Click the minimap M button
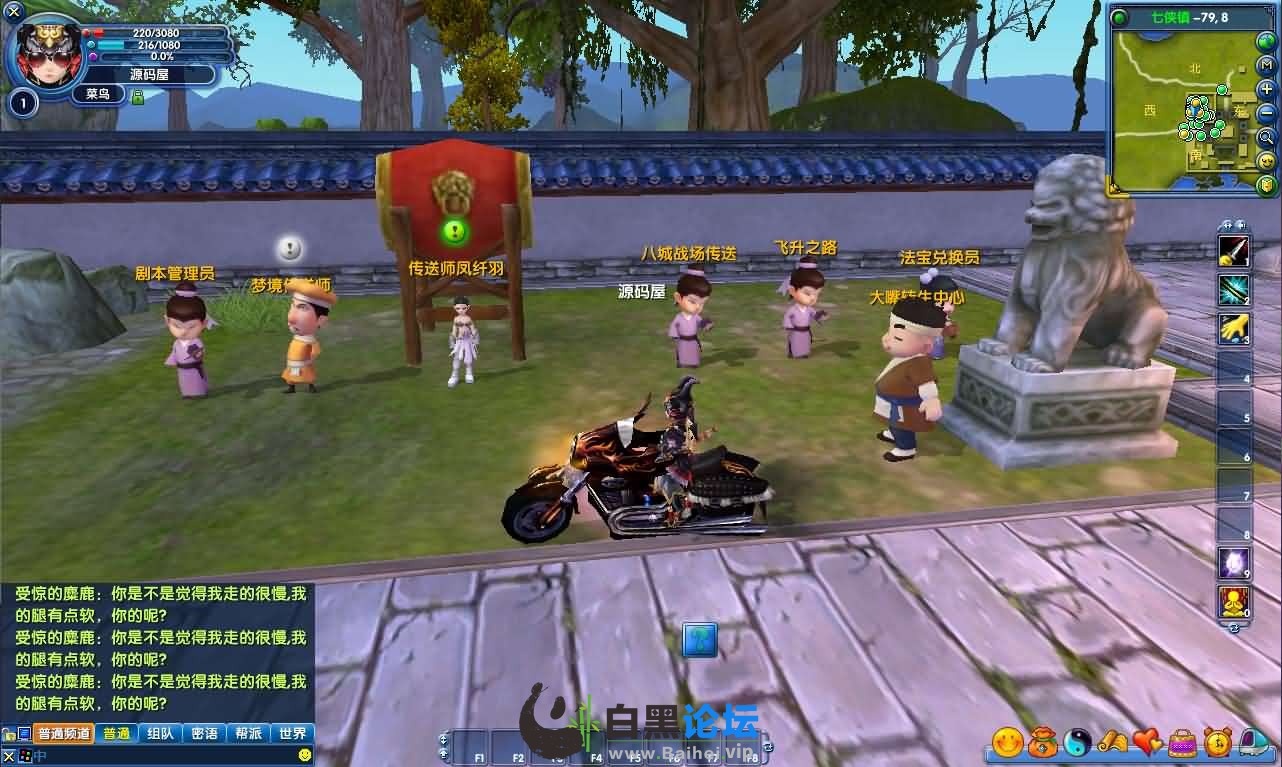This screenshot has height=767, width=1282. [1267, 65]
